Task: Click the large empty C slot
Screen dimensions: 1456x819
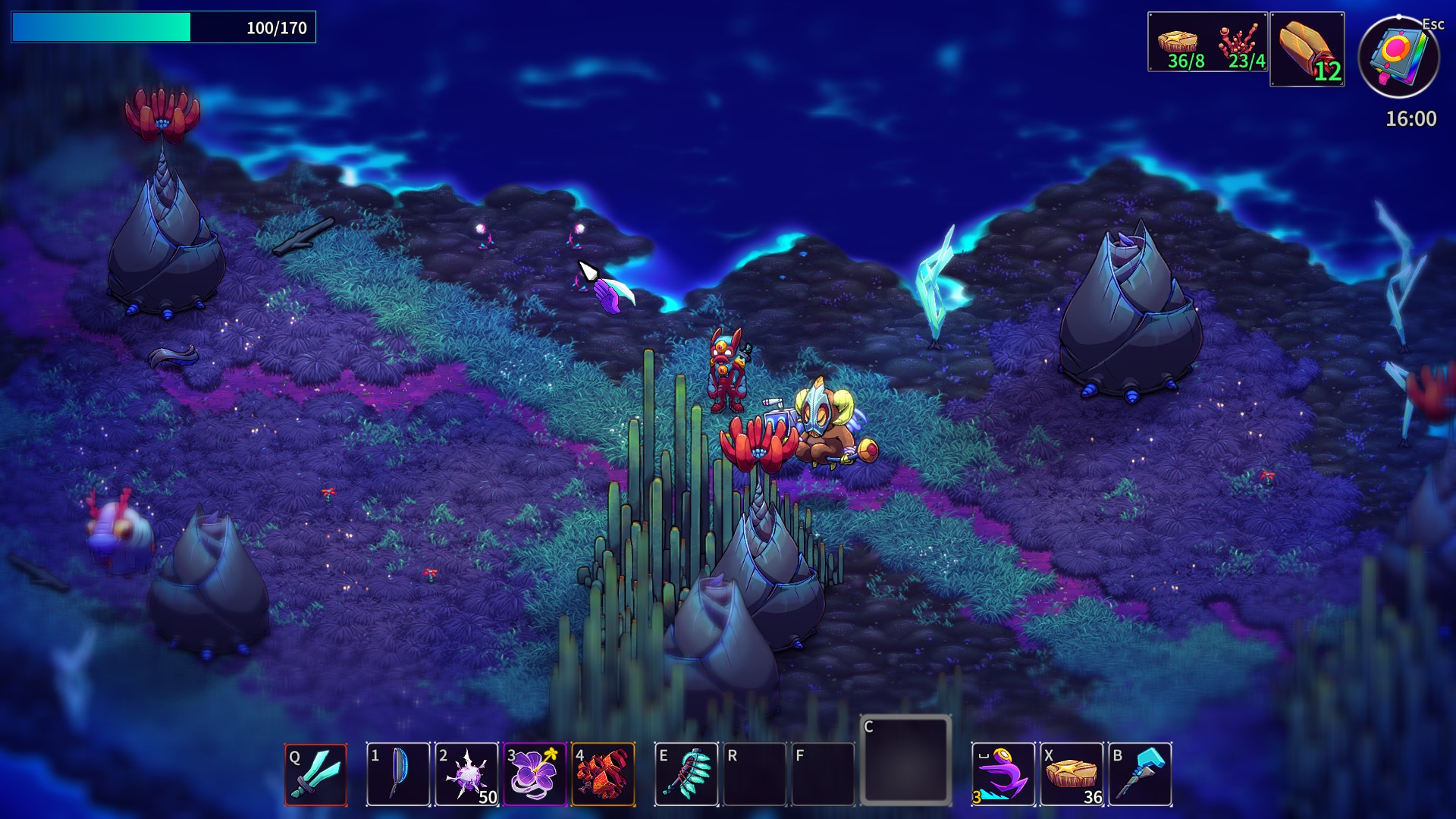Action: (x=905, y=760)
